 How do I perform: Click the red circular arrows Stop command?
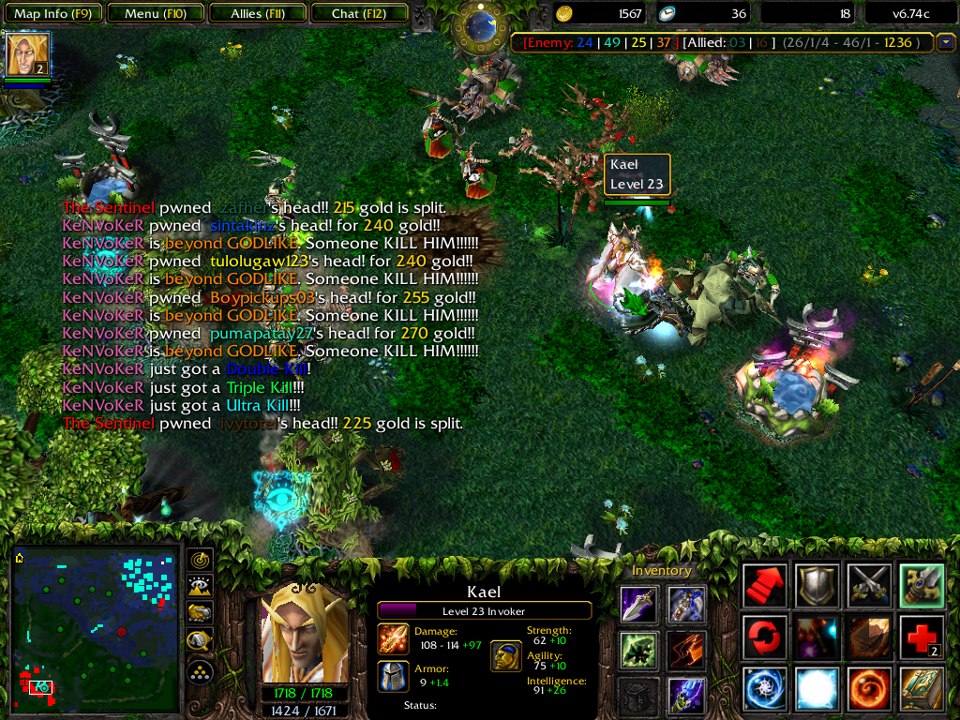765,638
